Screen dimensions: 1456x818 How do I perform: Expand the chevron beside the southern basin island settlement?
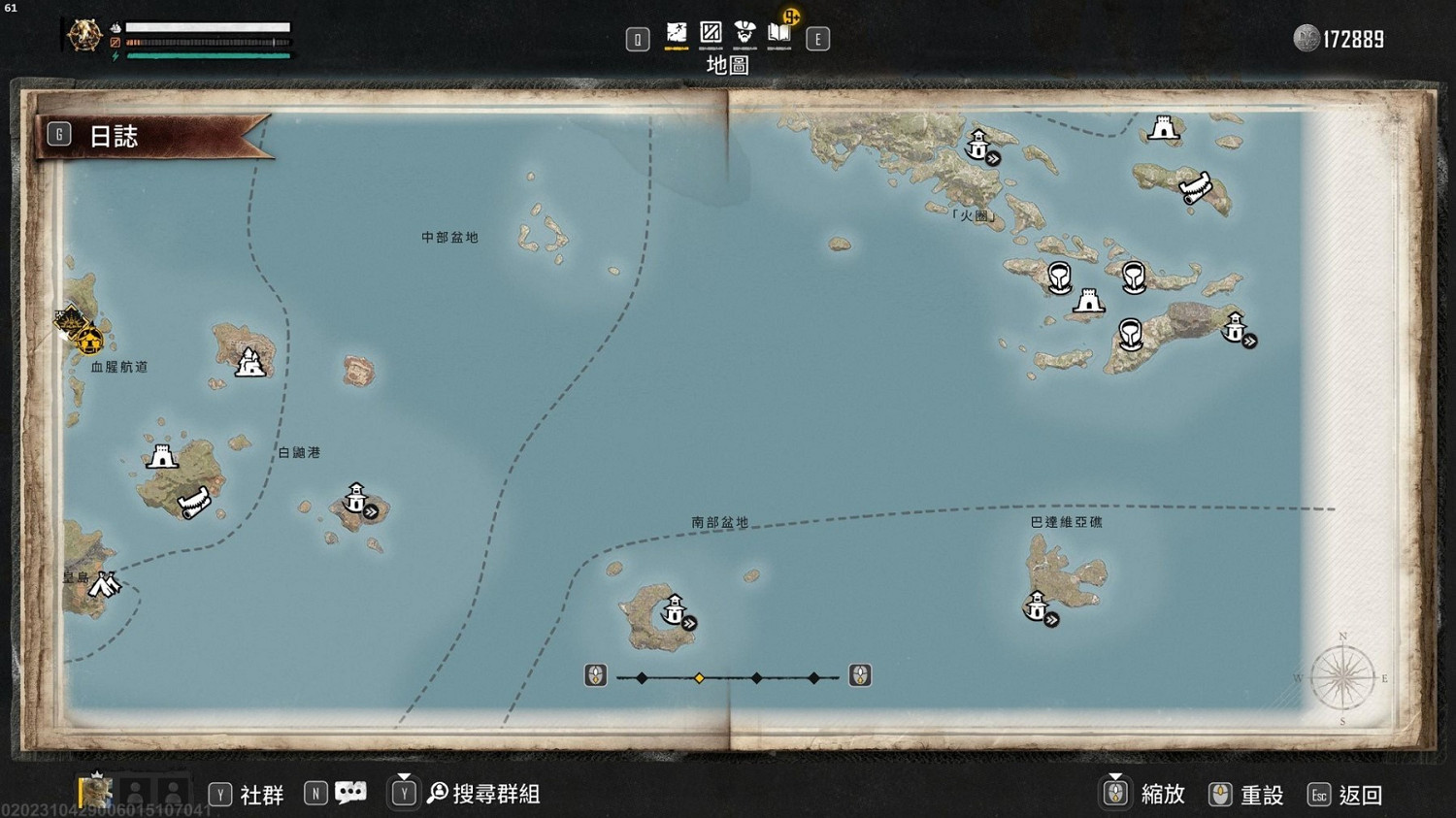687,622
